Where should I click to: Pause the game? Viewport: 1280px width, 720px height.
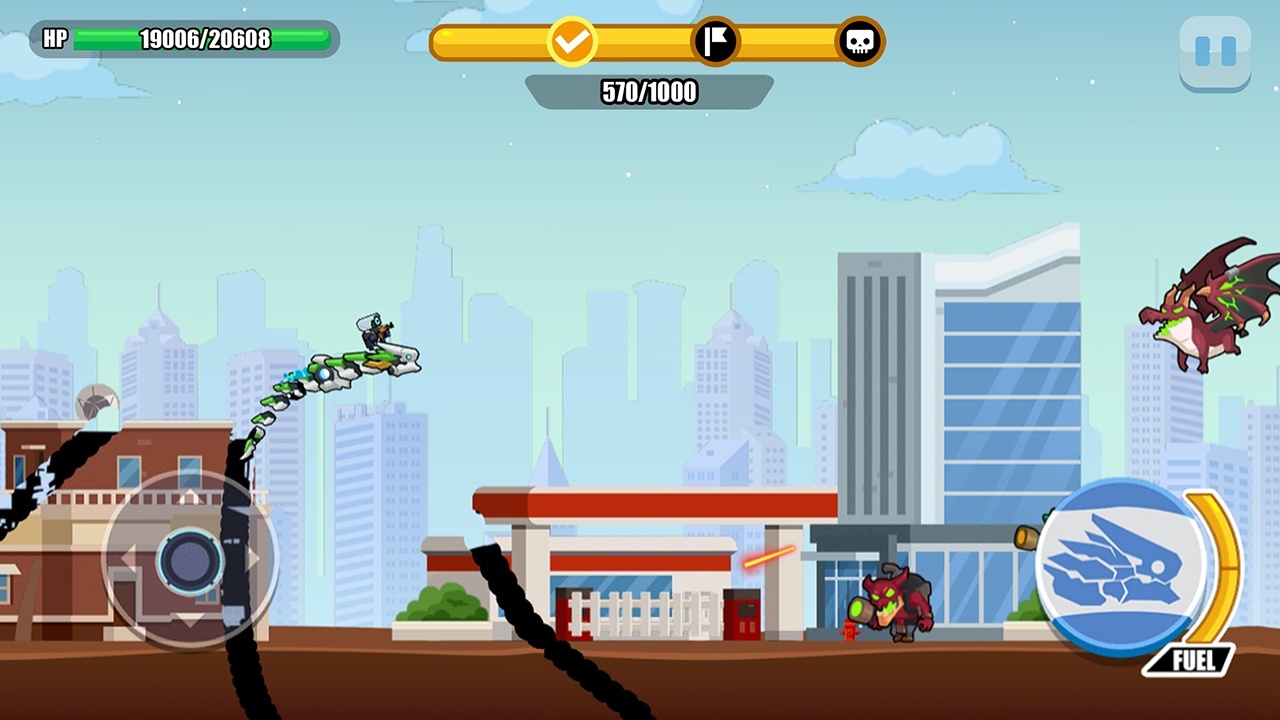tap(1215, 53)
